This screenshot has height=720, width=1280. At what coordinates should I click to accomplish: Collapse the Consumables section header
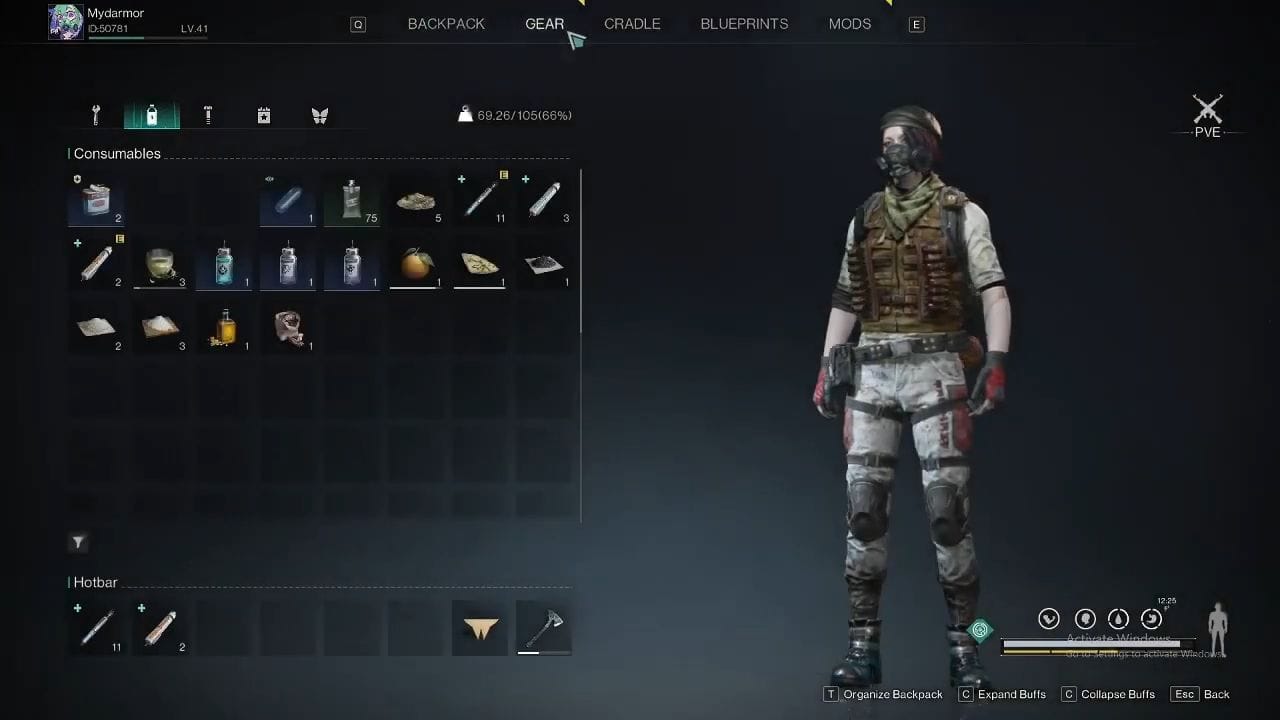pos(115,153)
